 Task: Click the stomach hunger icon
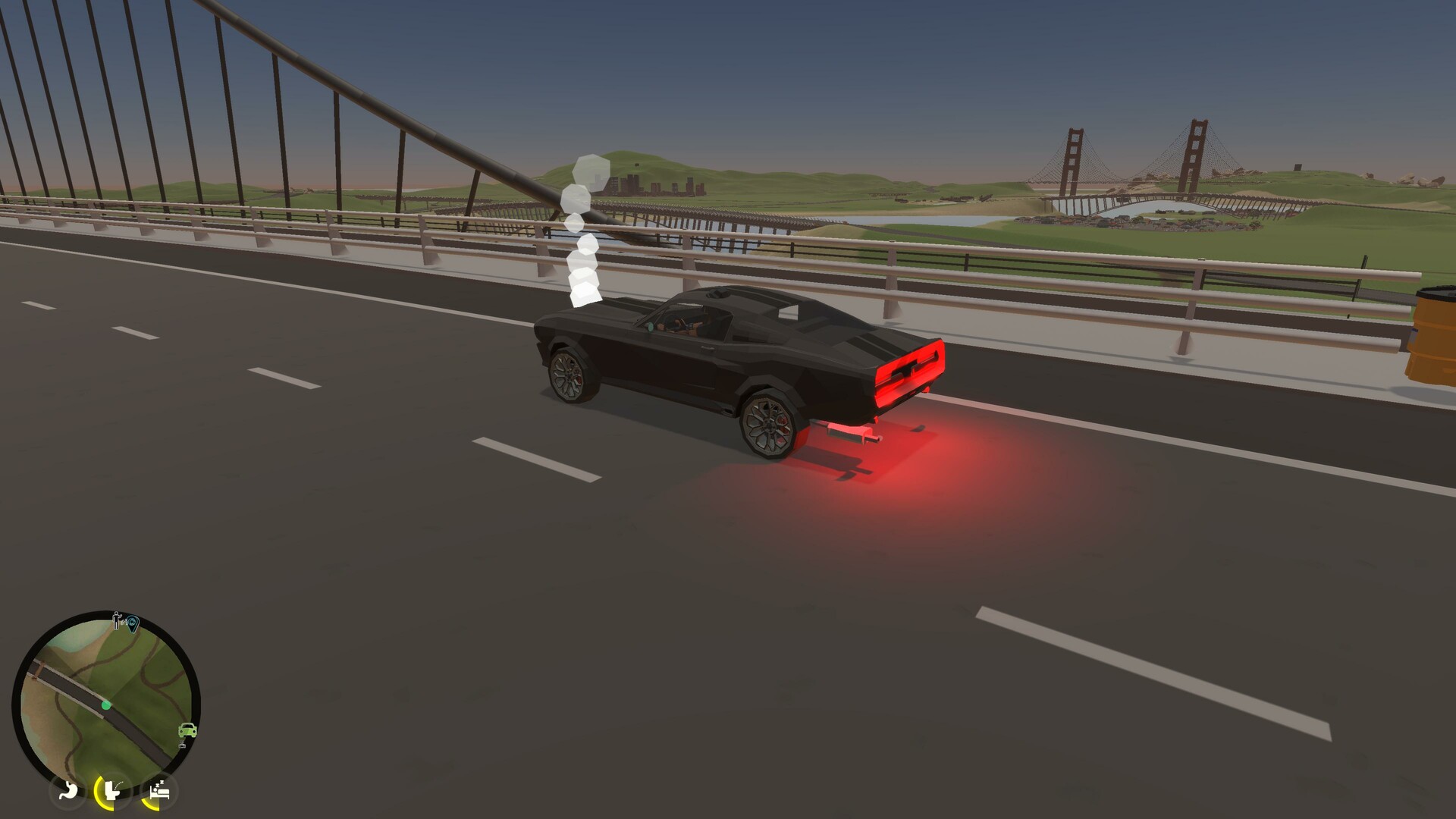(70, 791)
